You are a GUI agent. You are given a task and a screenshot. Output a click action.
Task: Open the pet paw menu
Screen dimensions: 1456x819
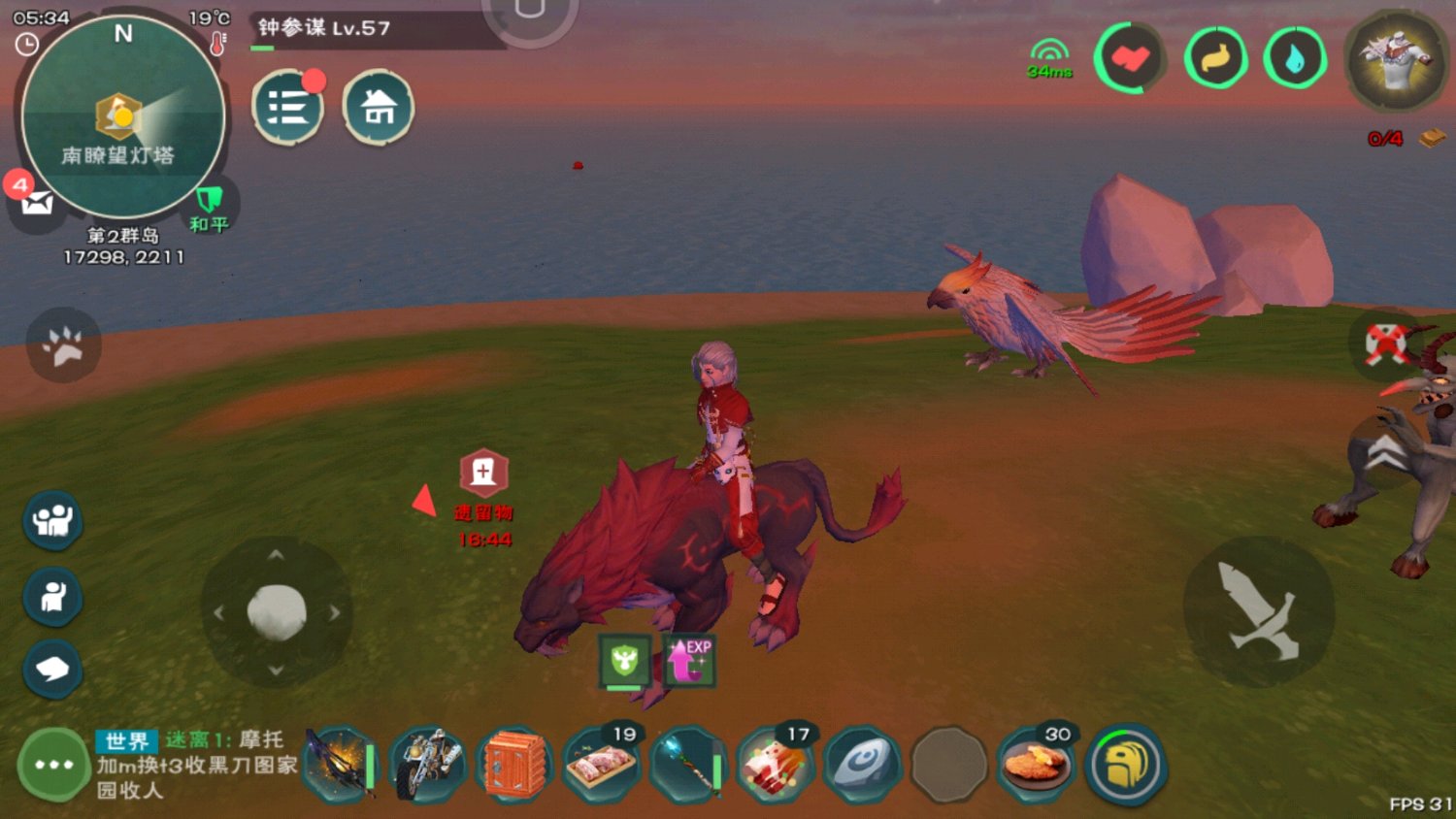[x=63, y=345]
